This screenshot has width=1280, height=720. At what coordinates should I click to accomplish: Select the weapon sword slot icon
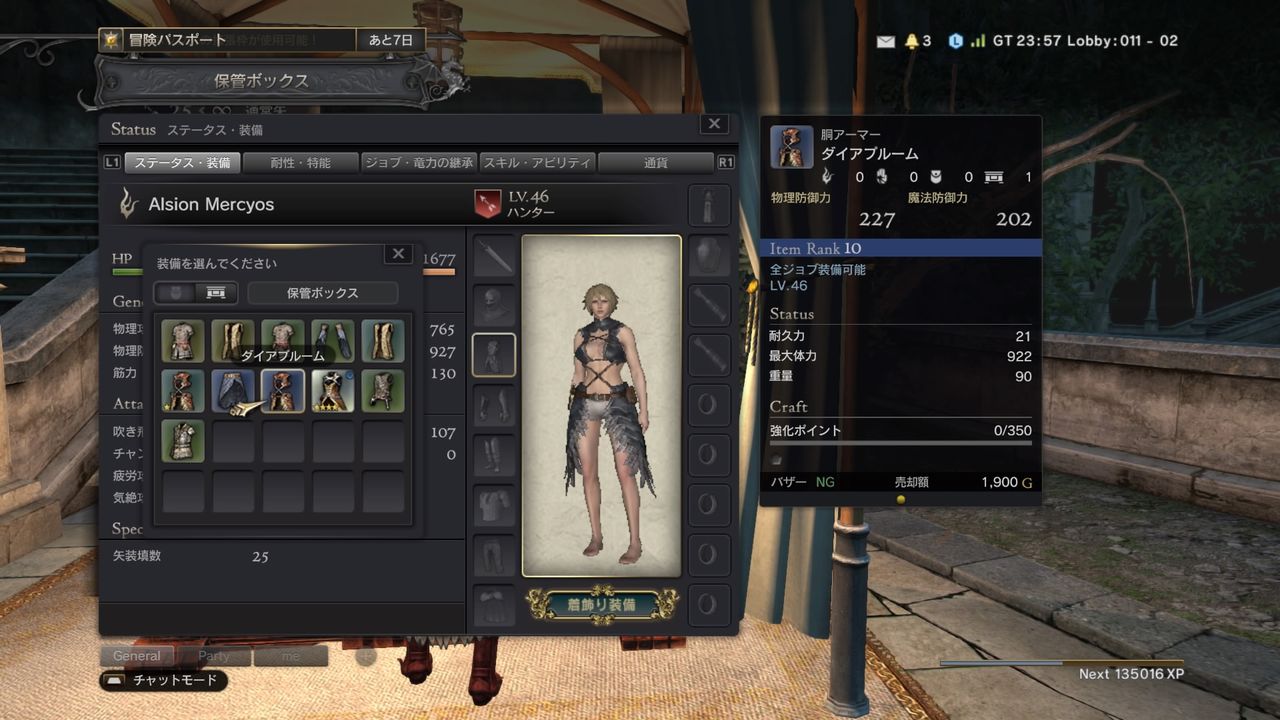pos(495,253)
